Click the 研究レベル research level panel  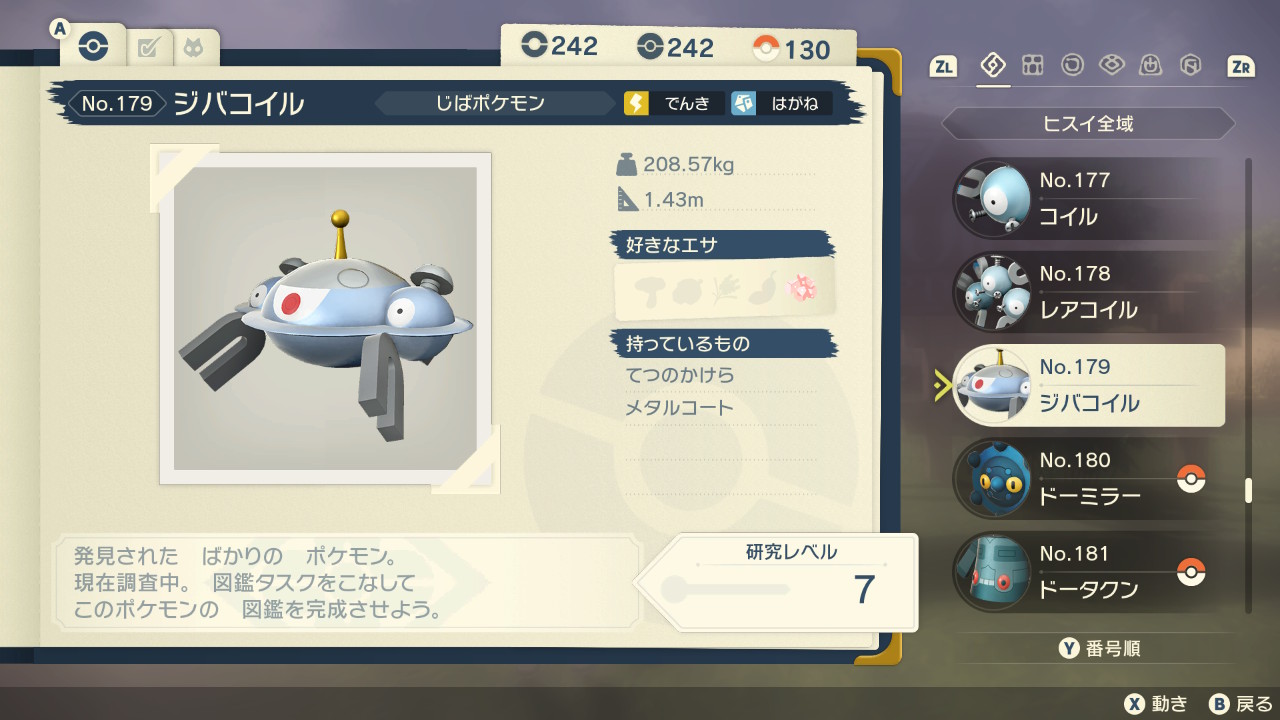[x=790, y=582]
